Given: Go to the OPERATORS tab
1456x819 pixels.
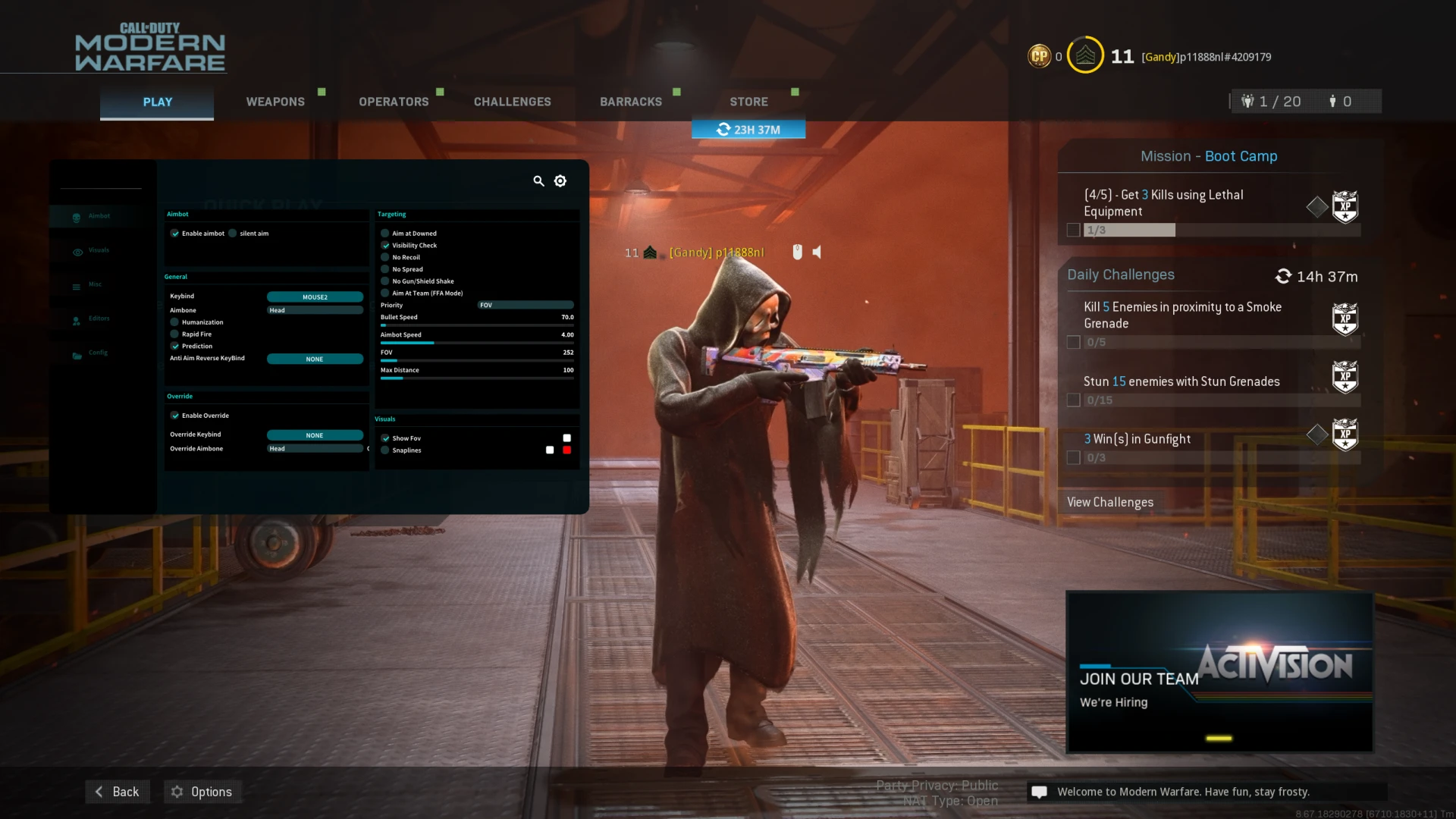Looking at the screenshot, I should point(394,102).
